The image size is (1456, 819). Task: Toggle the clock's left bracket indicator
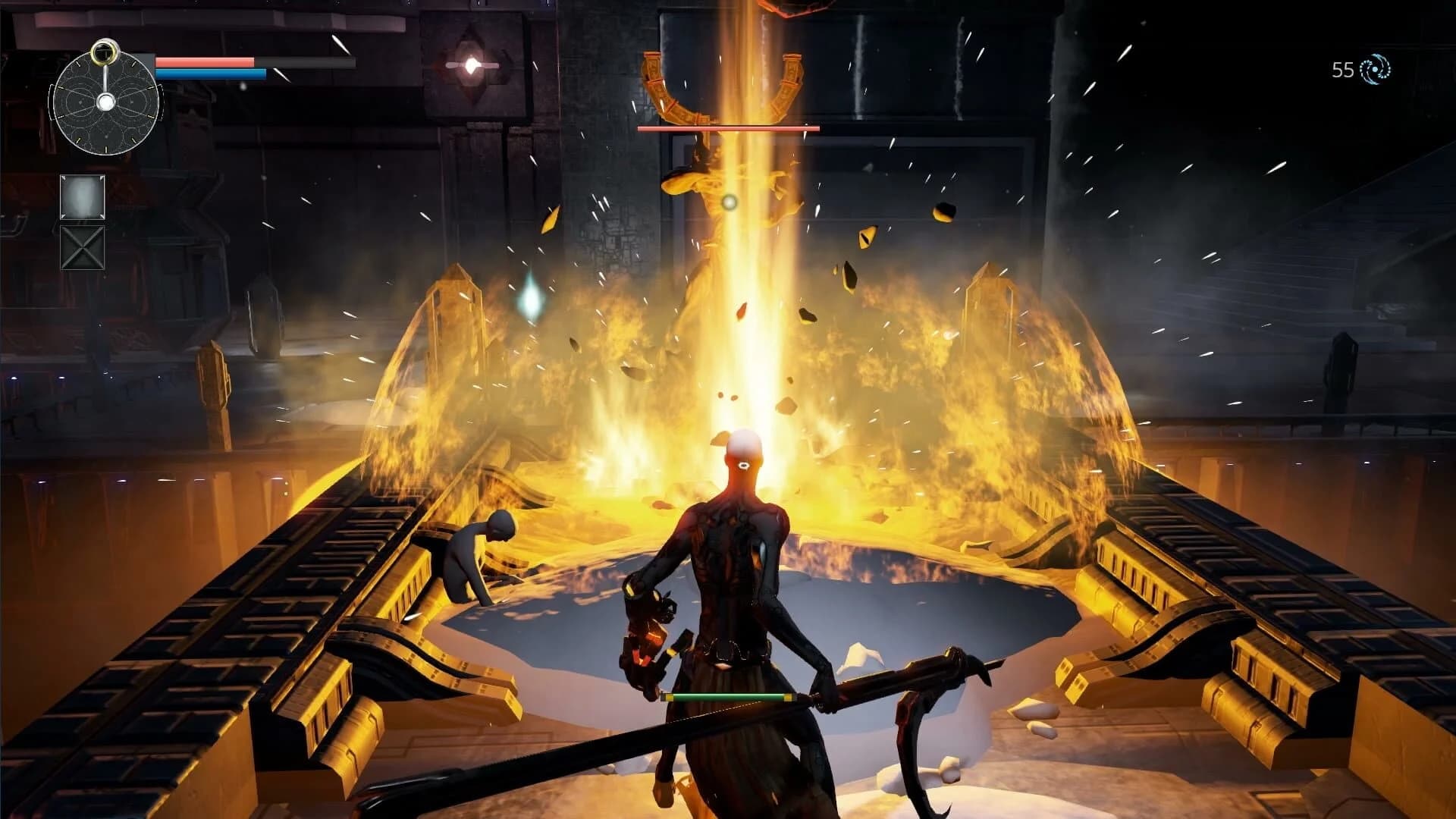coord(51,102)
